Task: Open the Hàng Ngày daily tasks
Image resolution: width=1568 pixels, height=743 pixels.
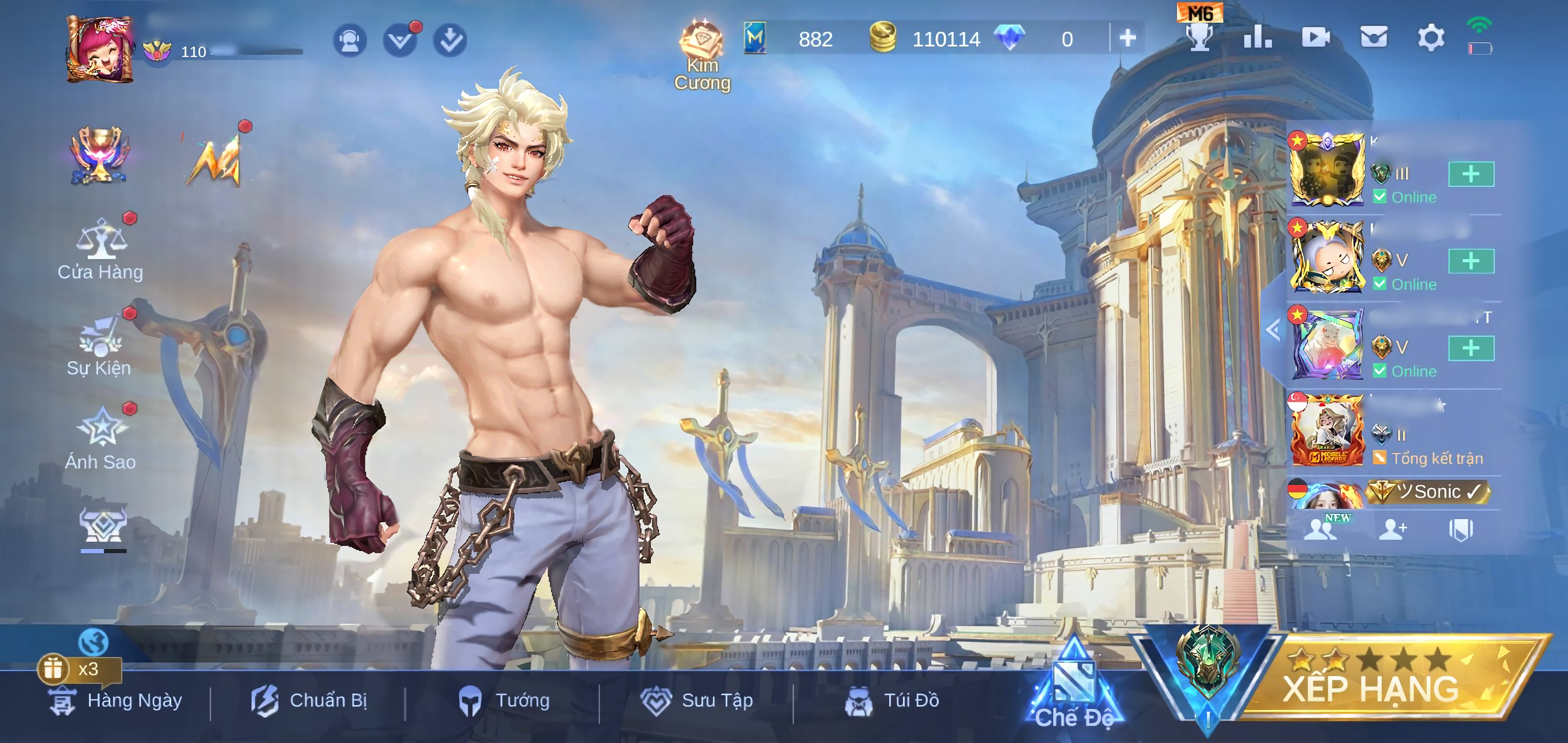Action: pos(116,701)
